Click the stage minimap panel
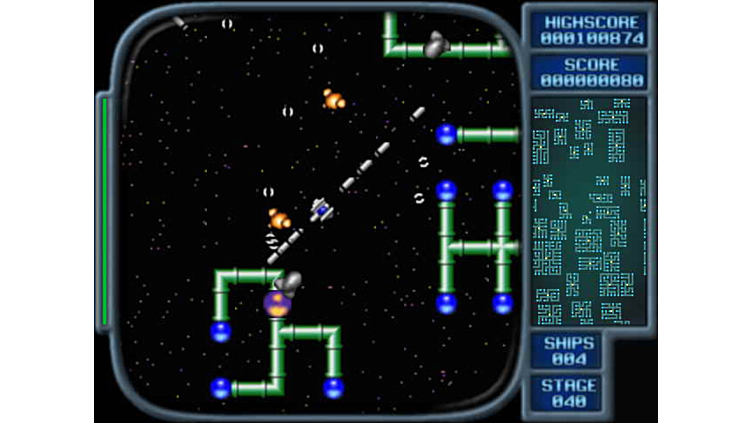This screenshot has width=752, height=423. [588, 211]
